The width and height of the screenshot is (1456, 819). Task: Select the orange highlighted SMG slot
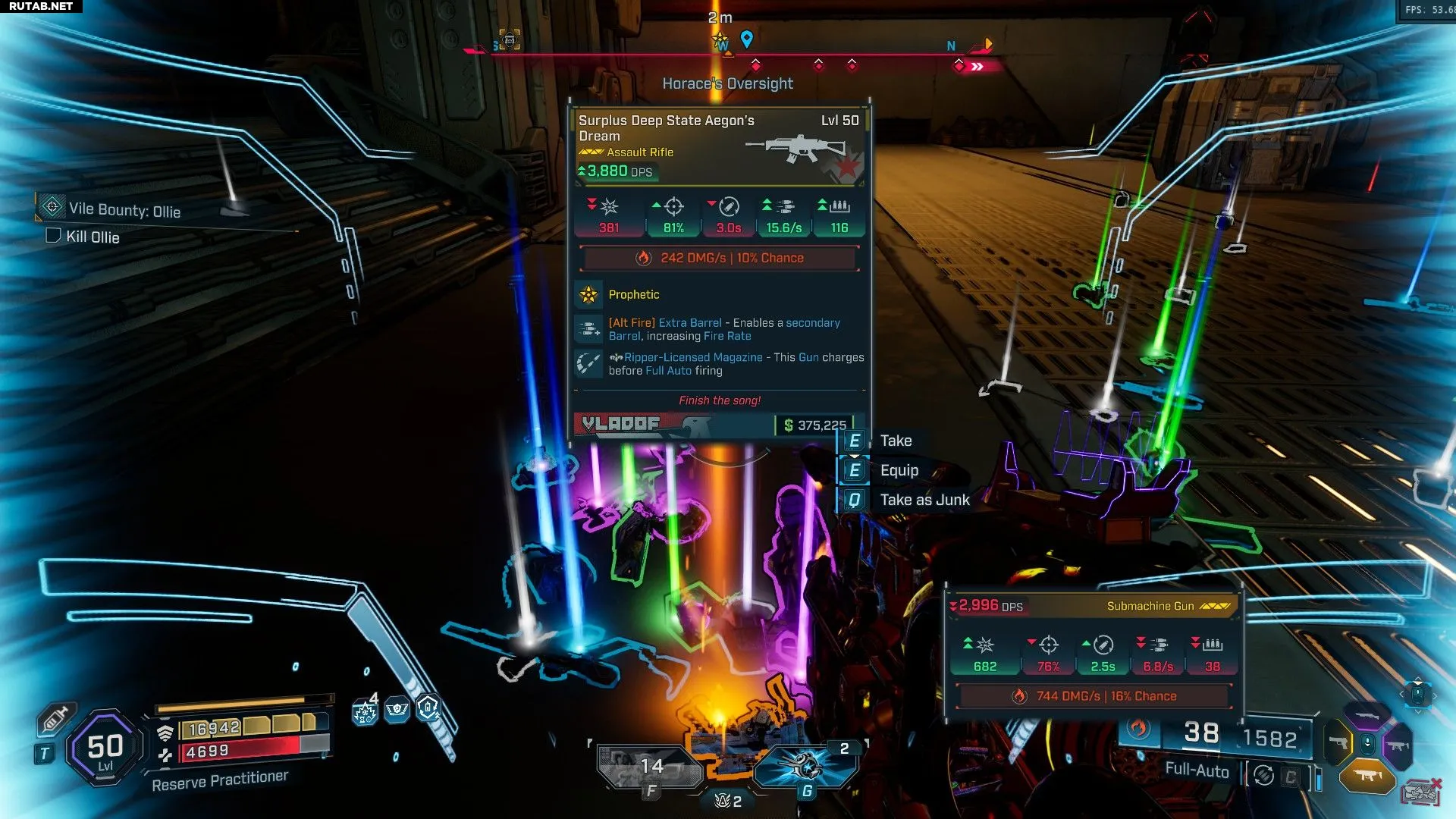[1367, 775]
